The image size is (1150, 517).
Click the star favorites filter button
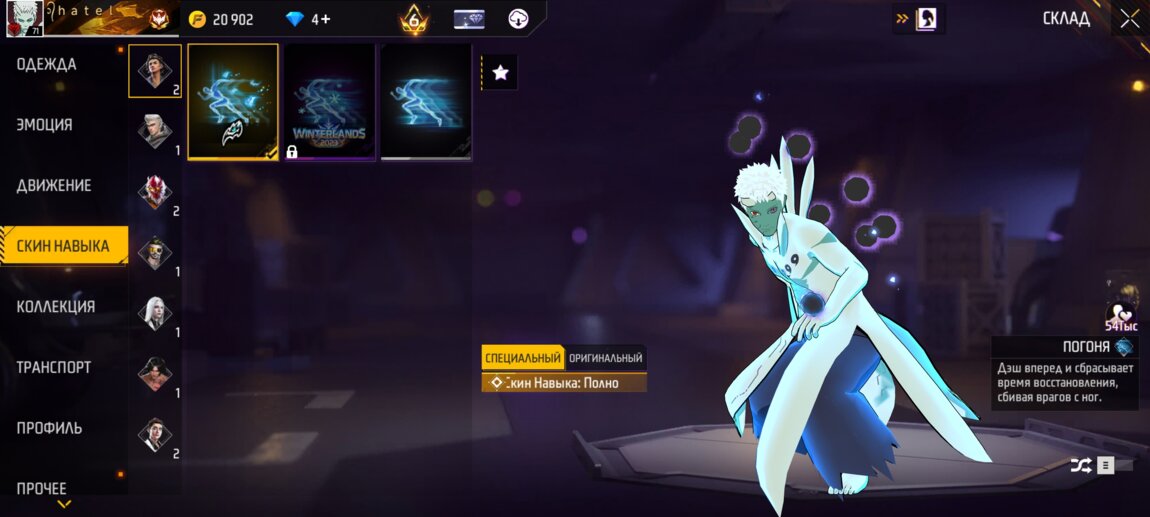click(x=501, y=72)
